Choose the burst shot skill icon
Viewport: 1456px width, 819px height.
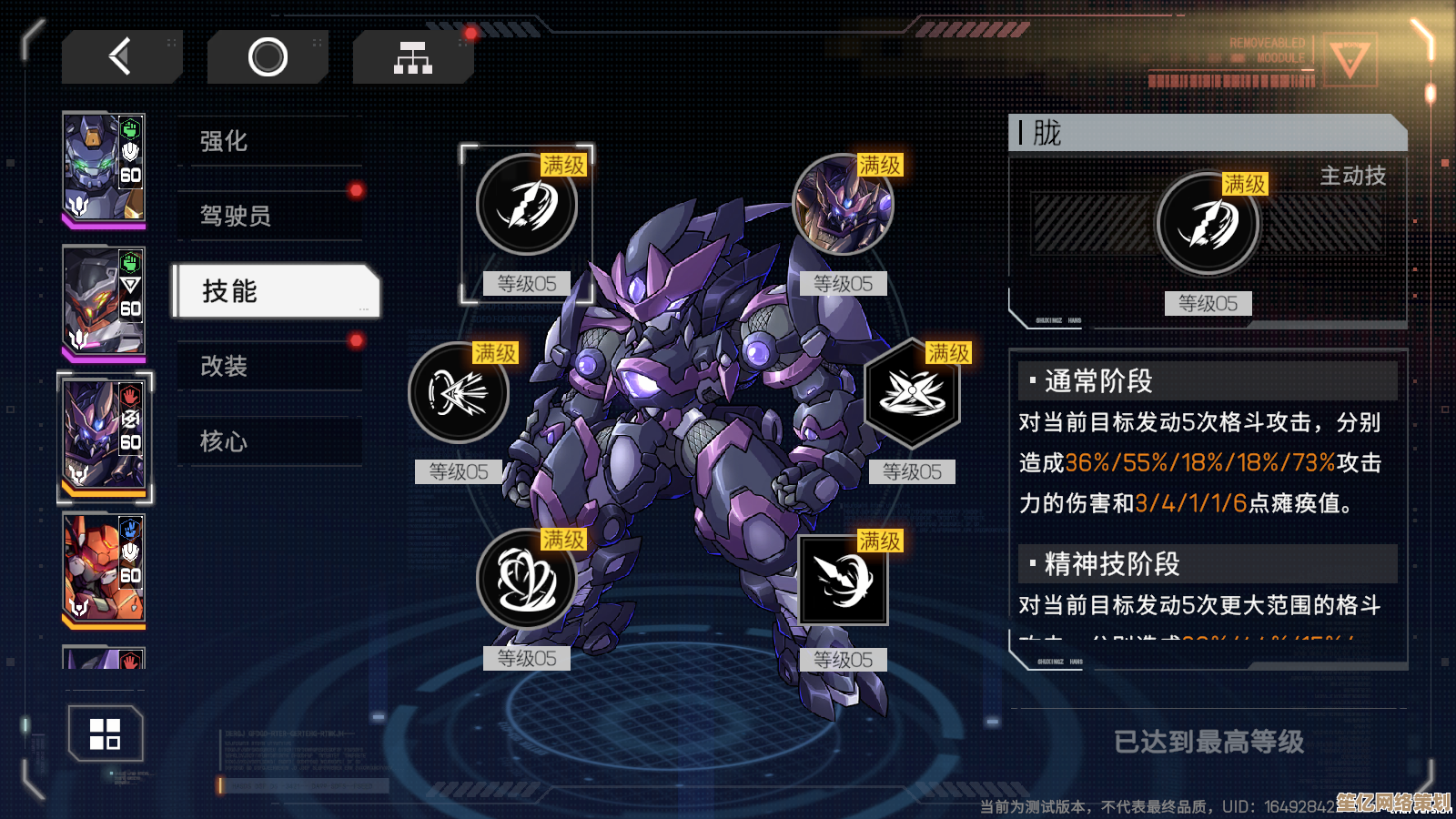[459, 393]
